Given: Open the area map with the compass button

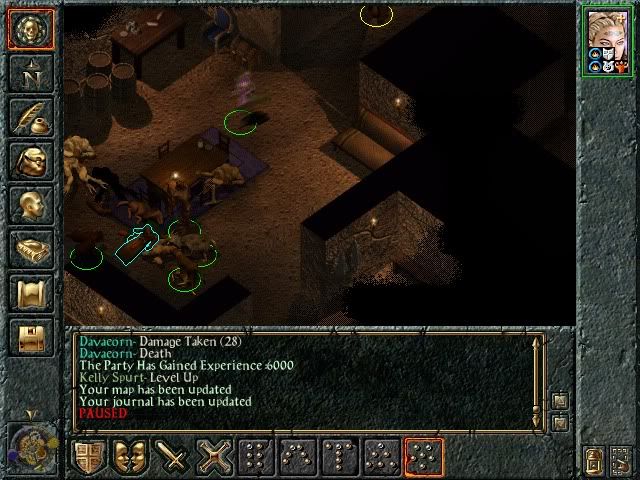Looking at the screenshot, I should (30, 73).
